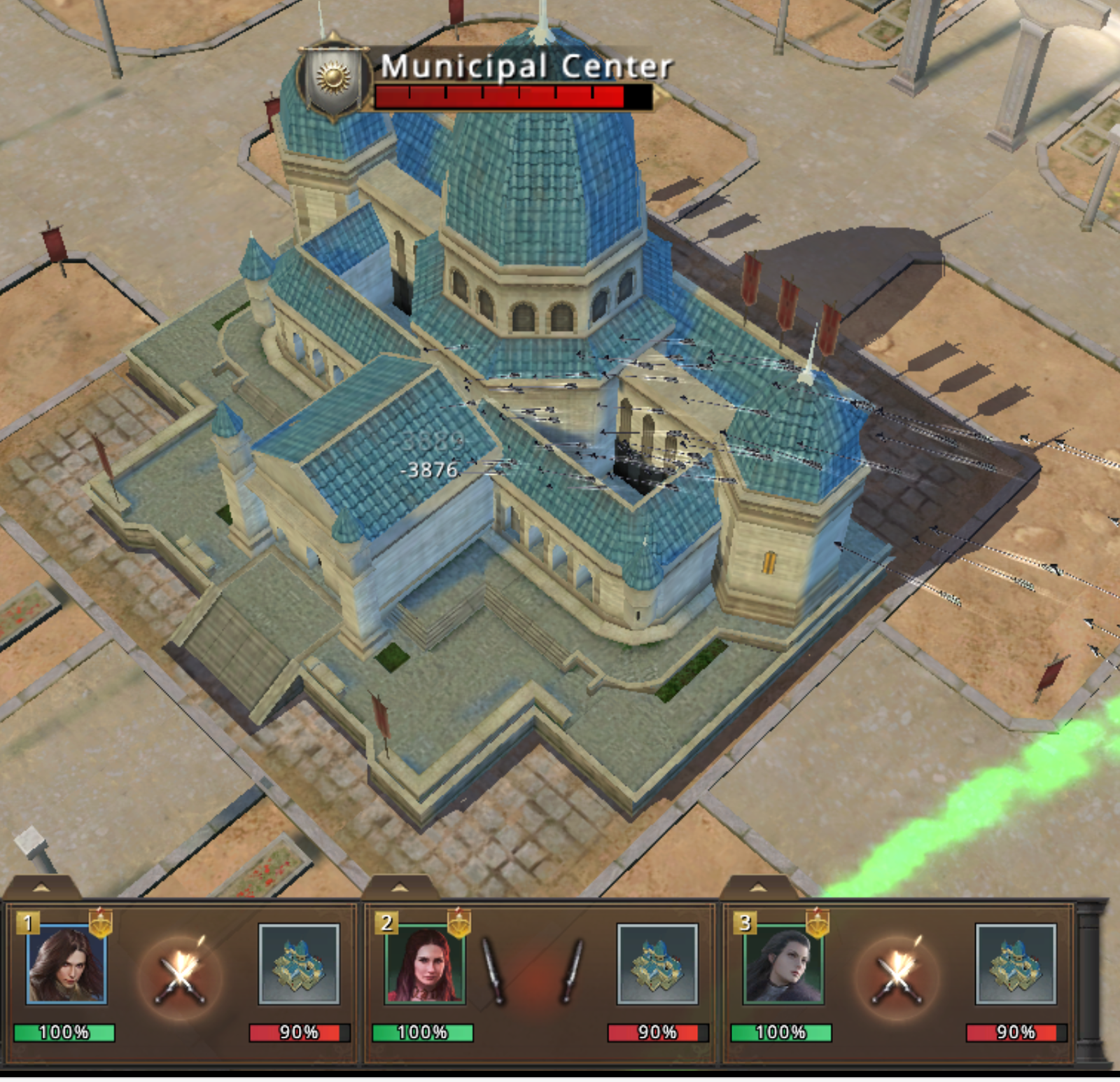The width and height of the screenshot is (1120, 1082).
Task: Select march 2's red-haired commander portrait
Action: click(x=425, y=965)
